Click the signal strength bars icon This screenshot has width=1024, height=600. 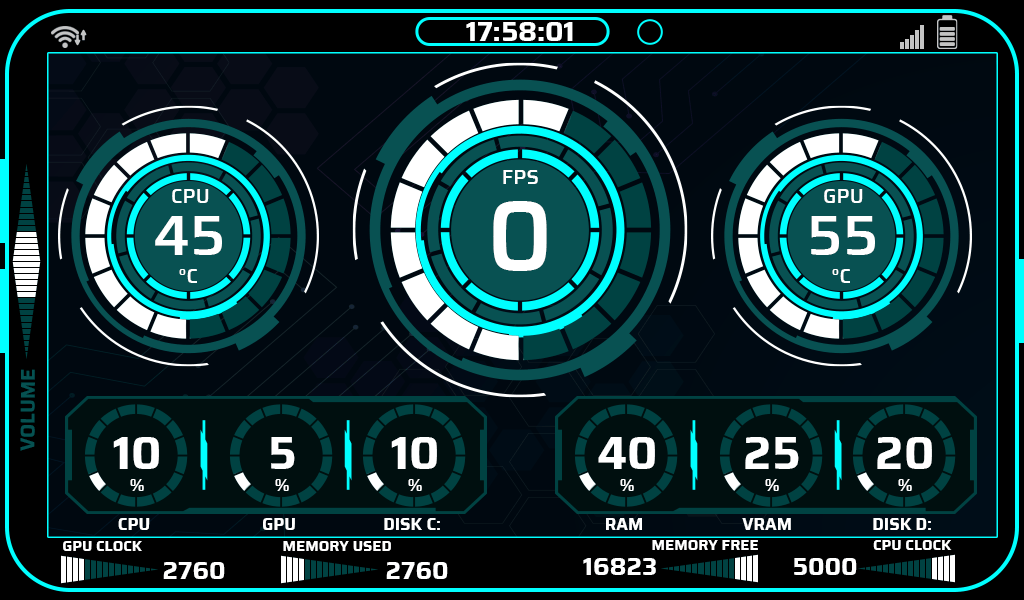pyautogui.click(x=912, y=38)
